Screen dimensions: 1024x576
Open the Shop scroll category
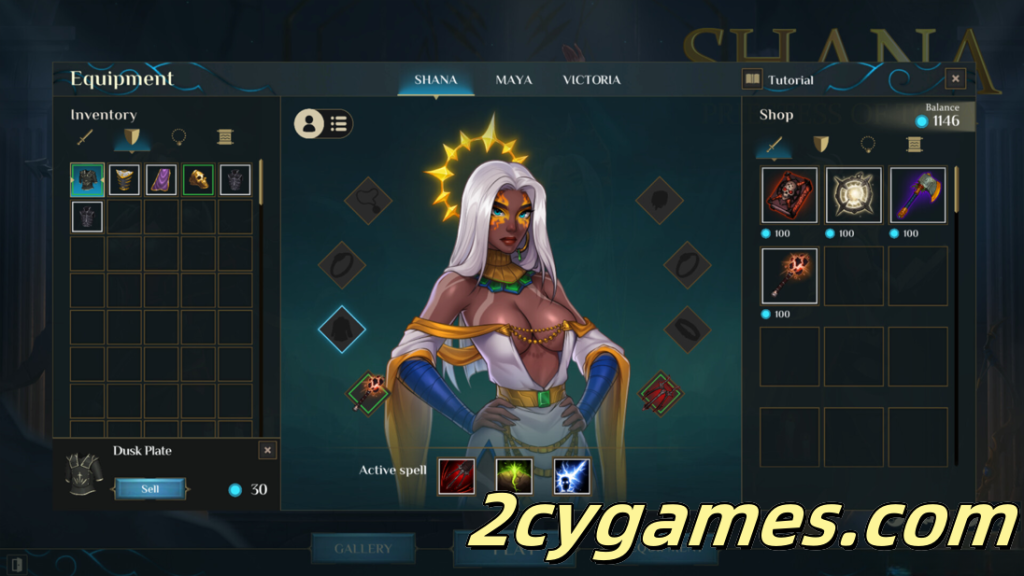coord(913,145)
